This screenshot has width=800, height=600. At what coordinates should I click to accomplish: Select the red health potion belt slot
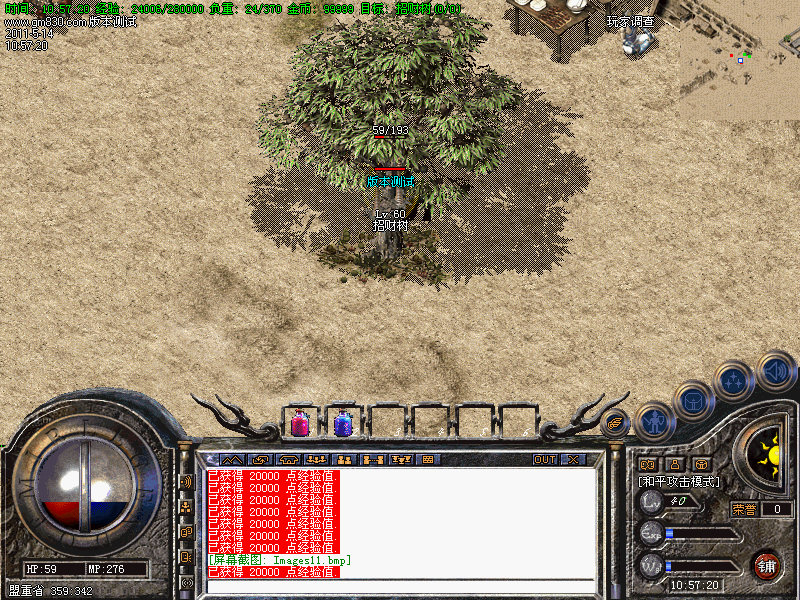(299, 423)
